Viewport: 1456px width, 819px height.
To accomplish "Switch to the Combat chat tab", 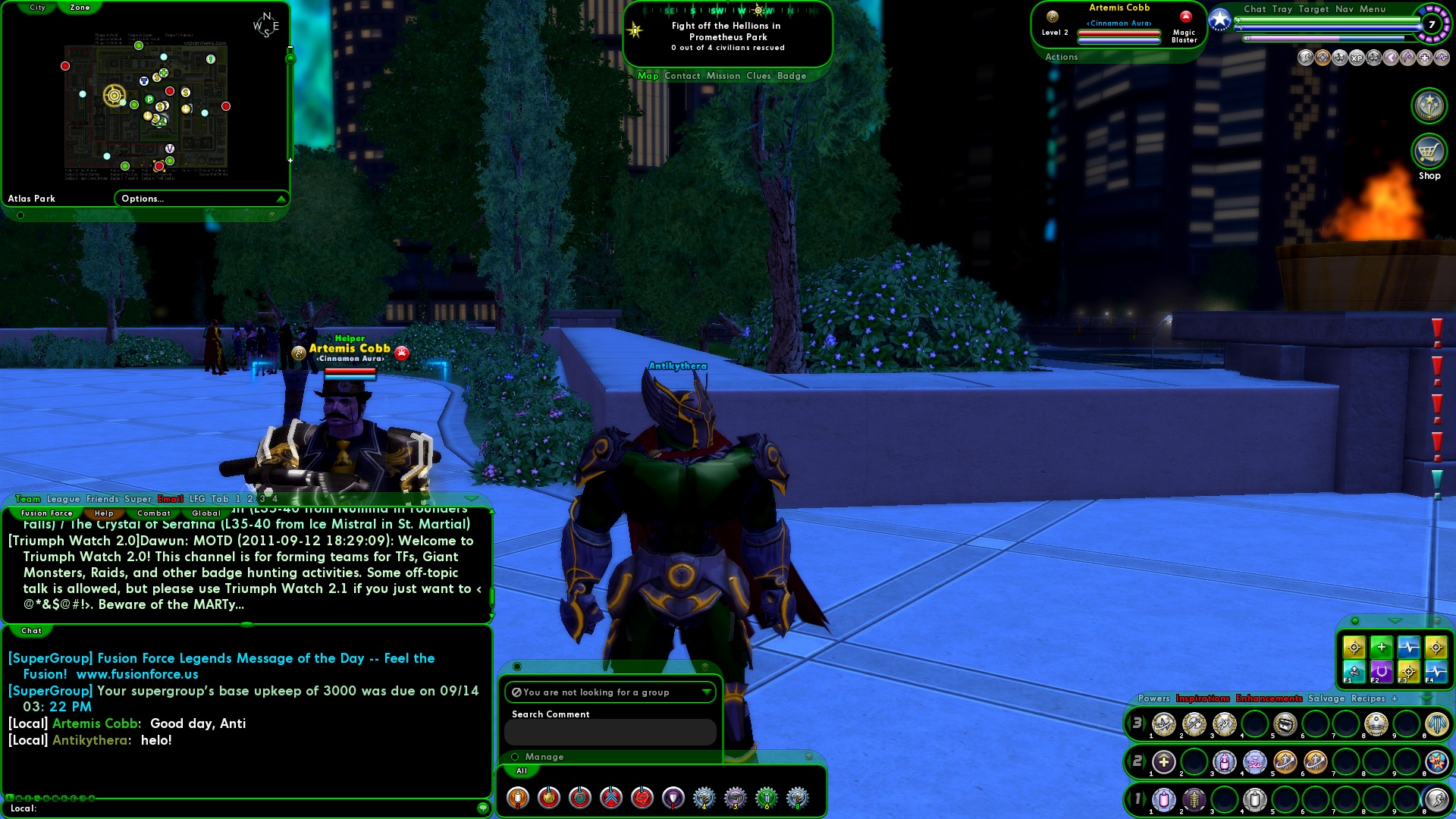I will pyautogui.click(x=154, y=513).
